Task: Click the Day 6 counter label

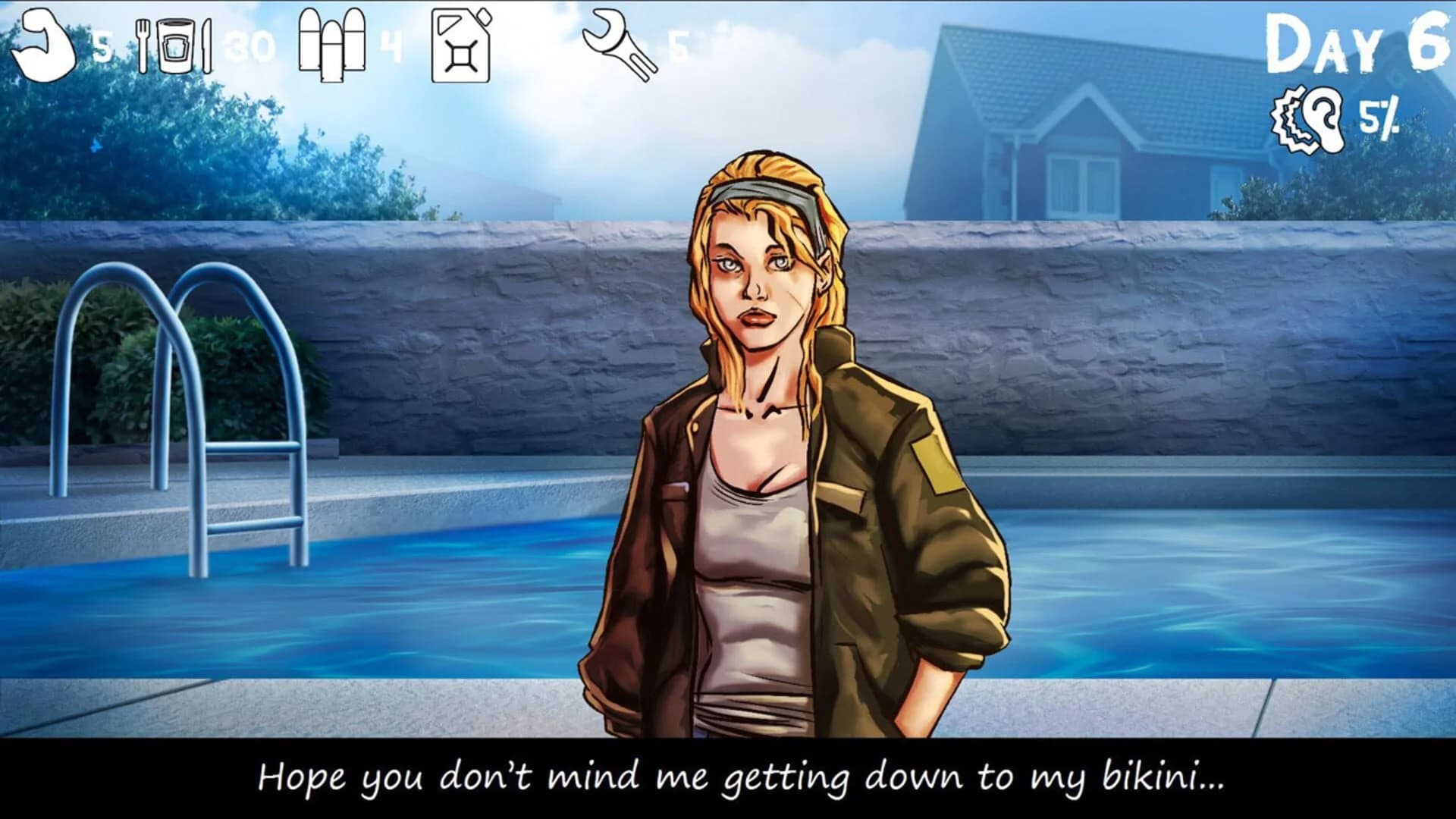Action: (1357, 42)
